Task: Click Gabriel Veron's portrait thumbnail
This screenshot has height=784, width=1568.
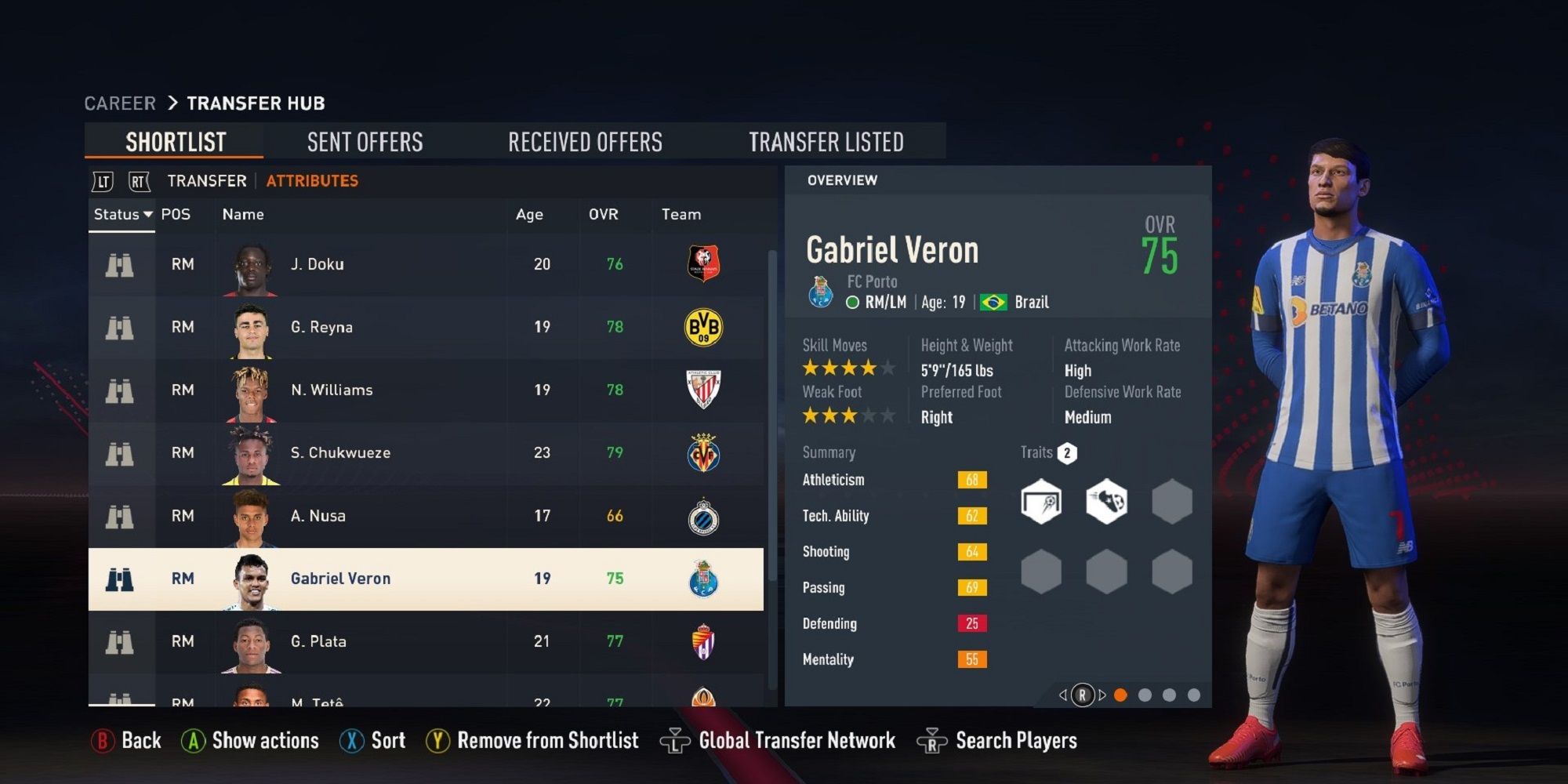Action: point(251,578)
